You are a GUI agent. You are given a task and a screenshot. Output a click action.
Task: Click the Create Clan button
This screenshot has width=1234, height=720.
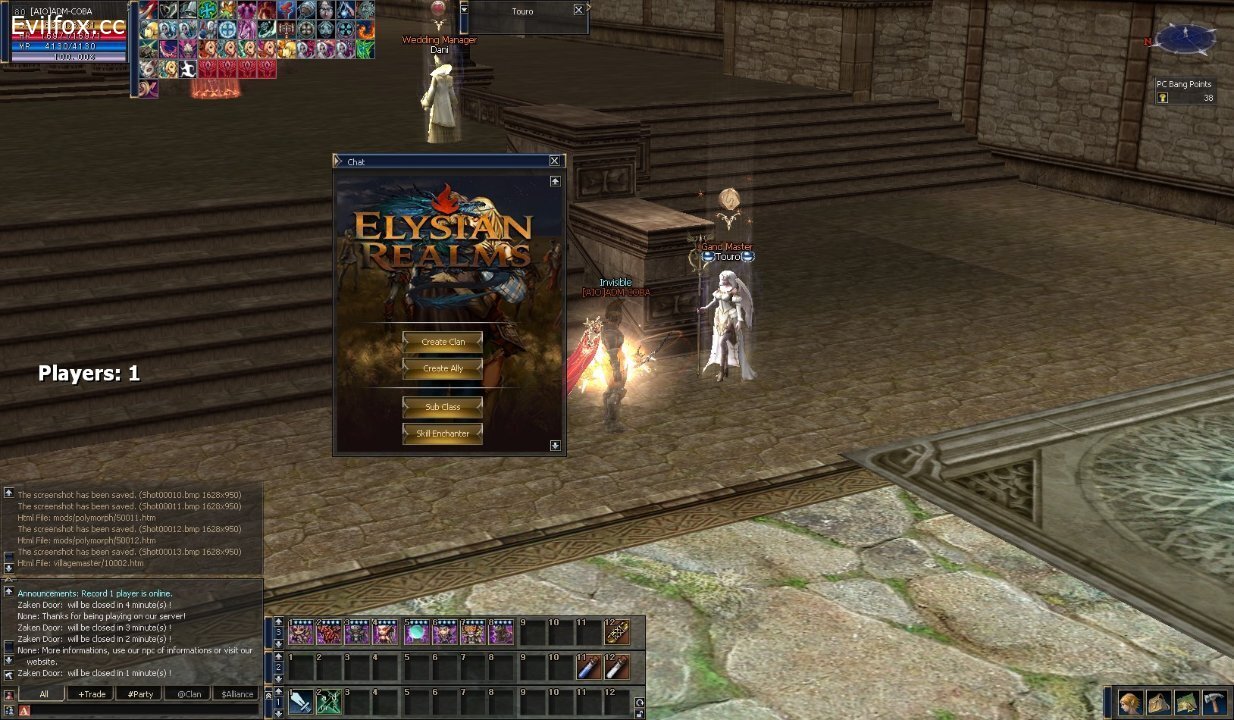click(x=442, y=342)
